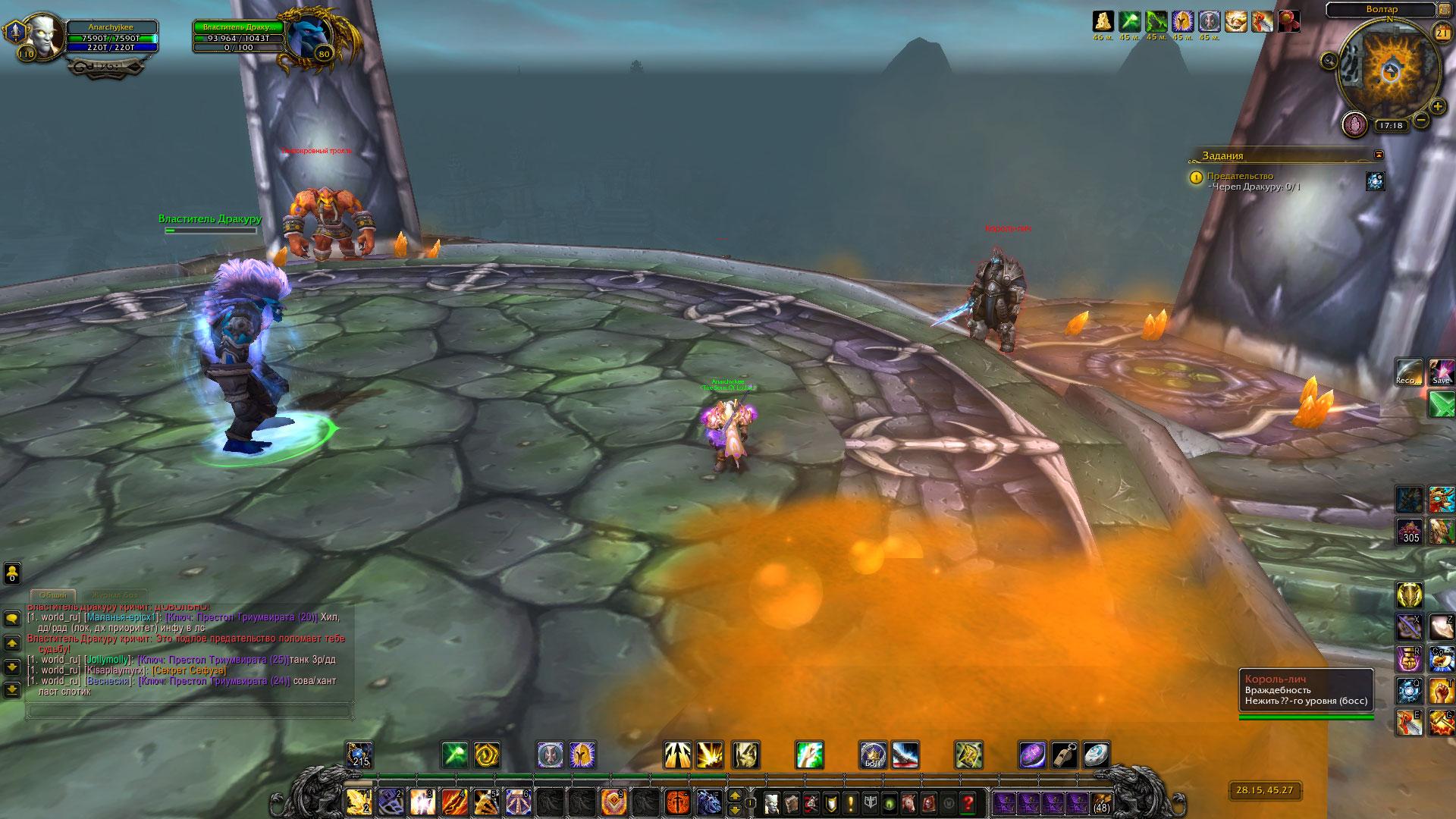
Task: Click the cheese buff icon
Action: pos(1103,21)
